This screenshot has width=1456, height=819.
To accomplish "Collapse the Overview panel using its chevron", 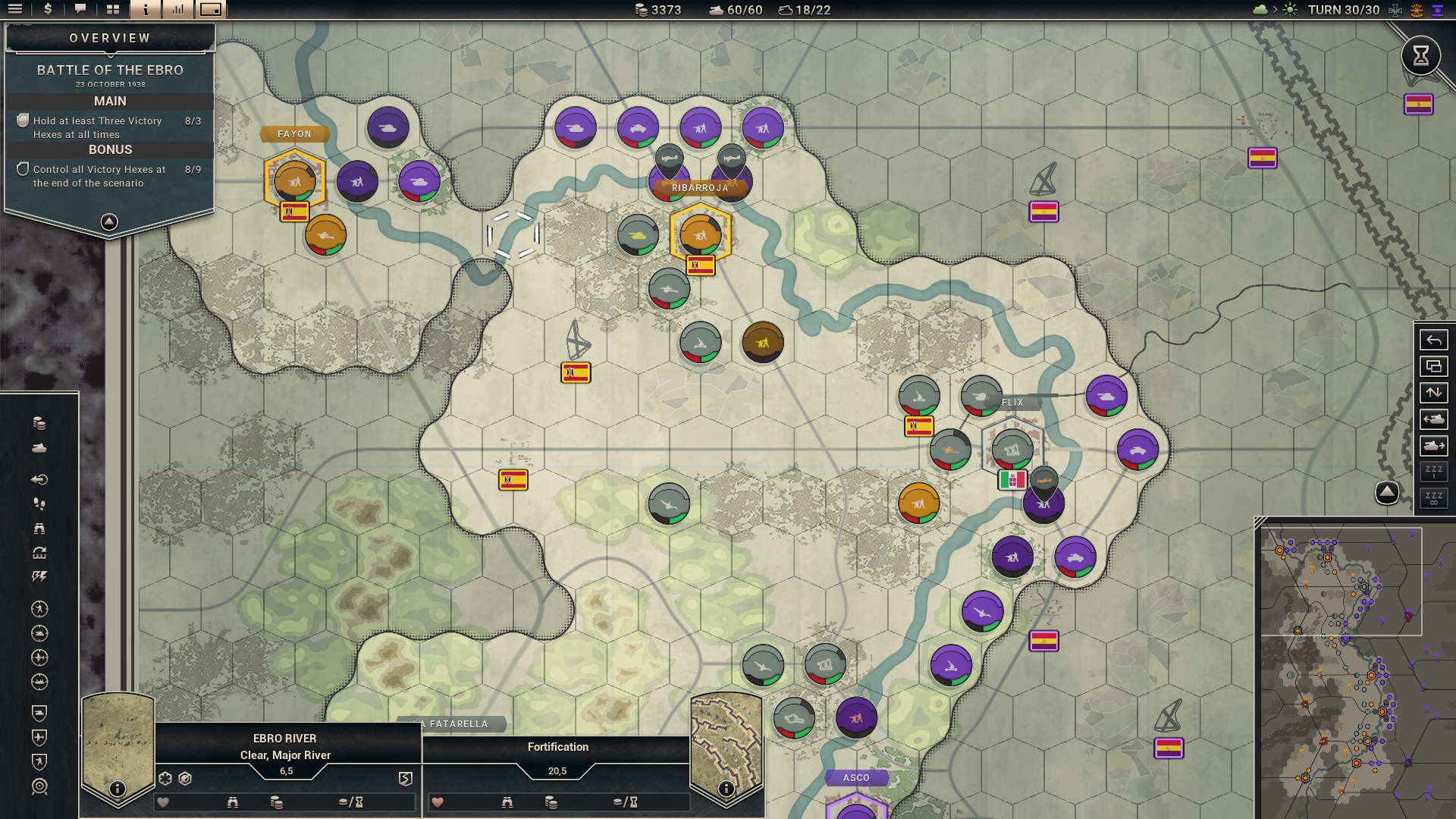I will point(110,220).
